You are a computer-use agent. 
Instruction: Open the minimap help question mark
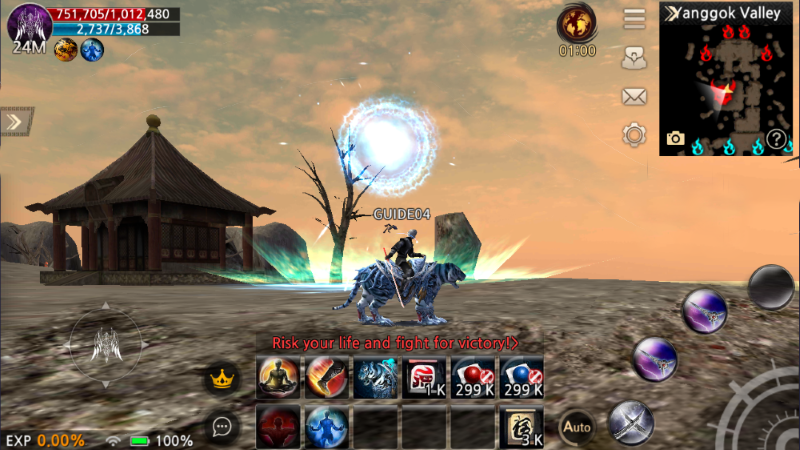[776, 139]
